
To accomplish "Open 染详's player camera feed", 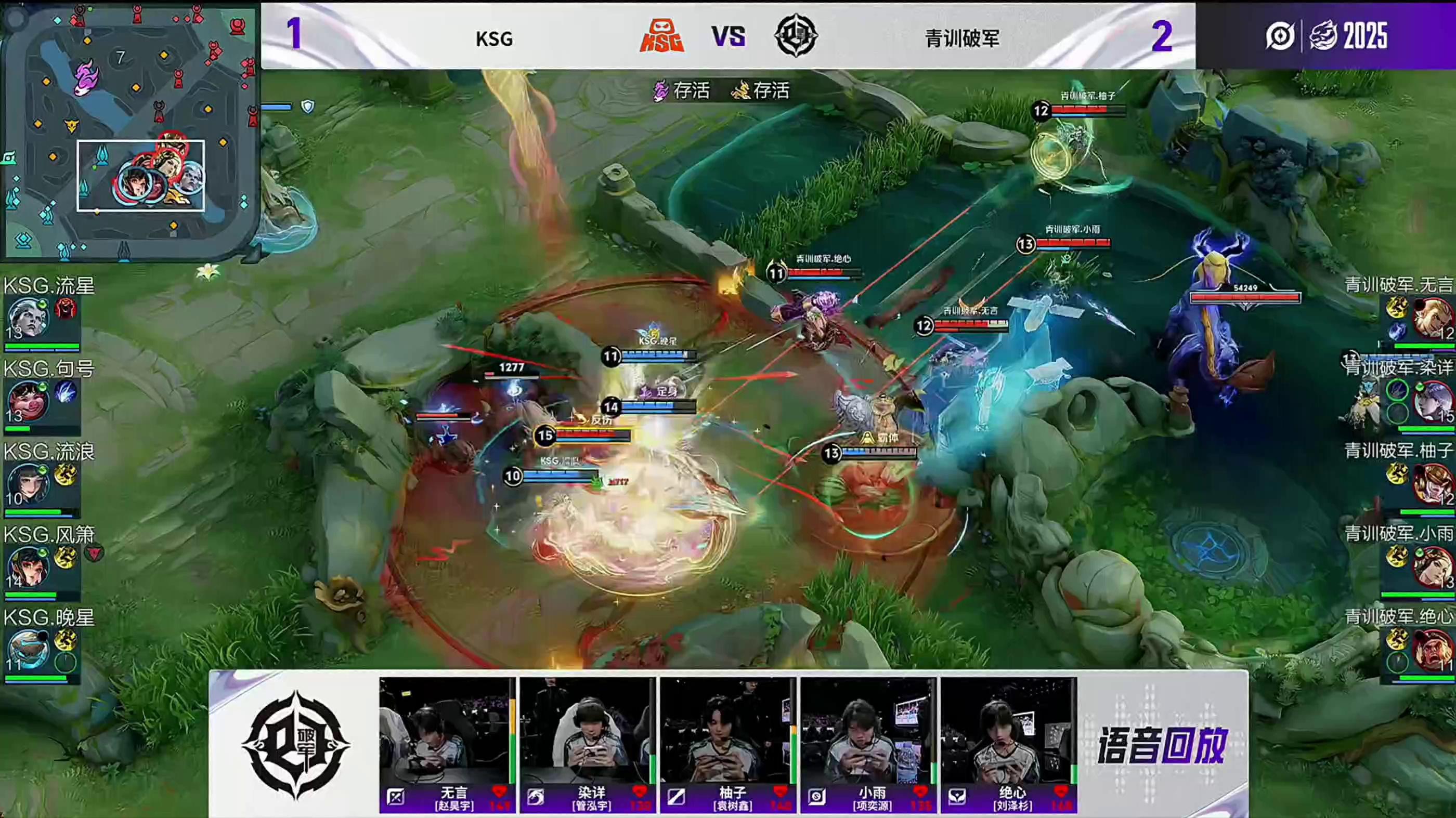I will [587, 732].
